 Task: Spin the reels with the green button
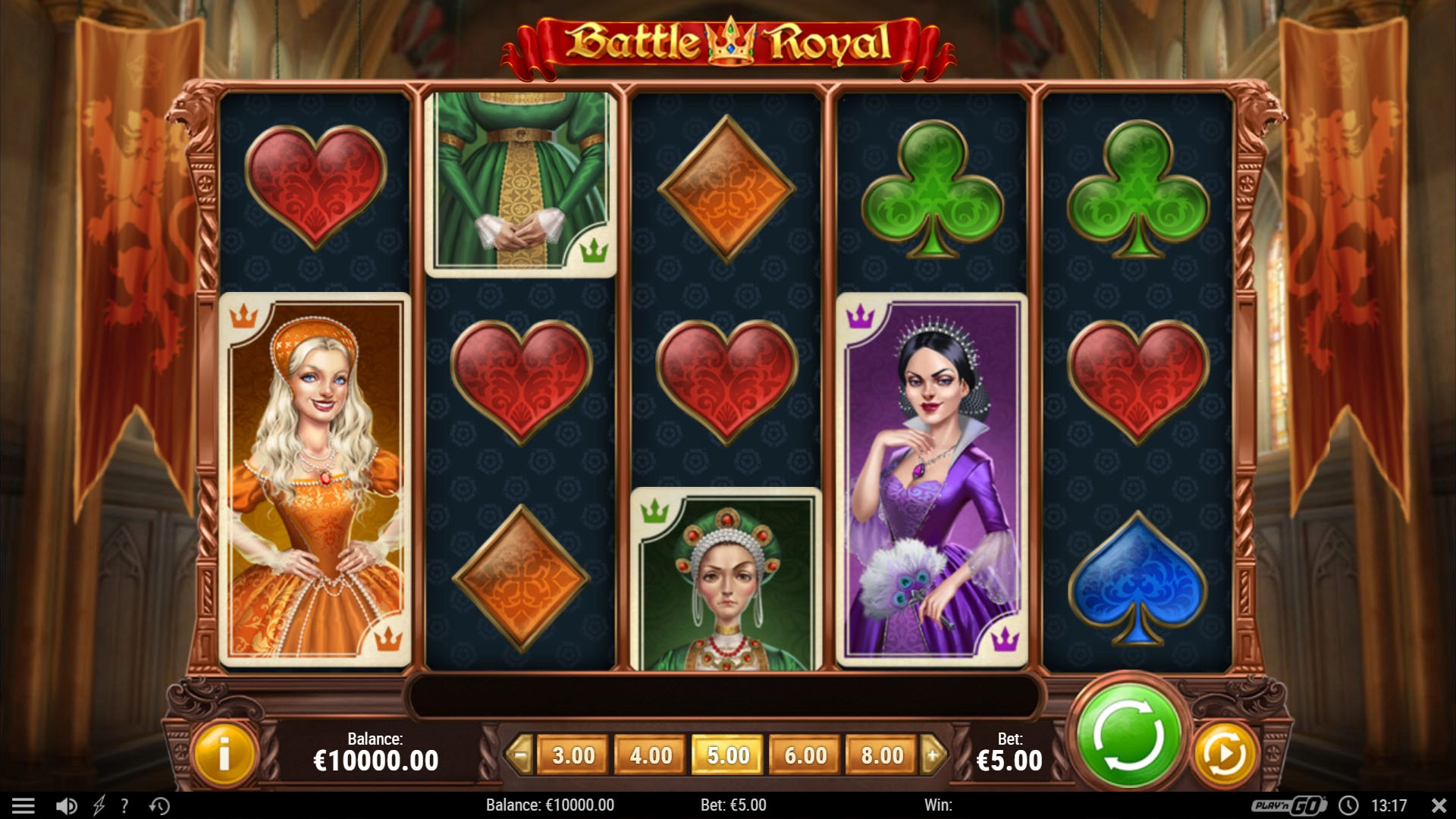[1128, 735]
